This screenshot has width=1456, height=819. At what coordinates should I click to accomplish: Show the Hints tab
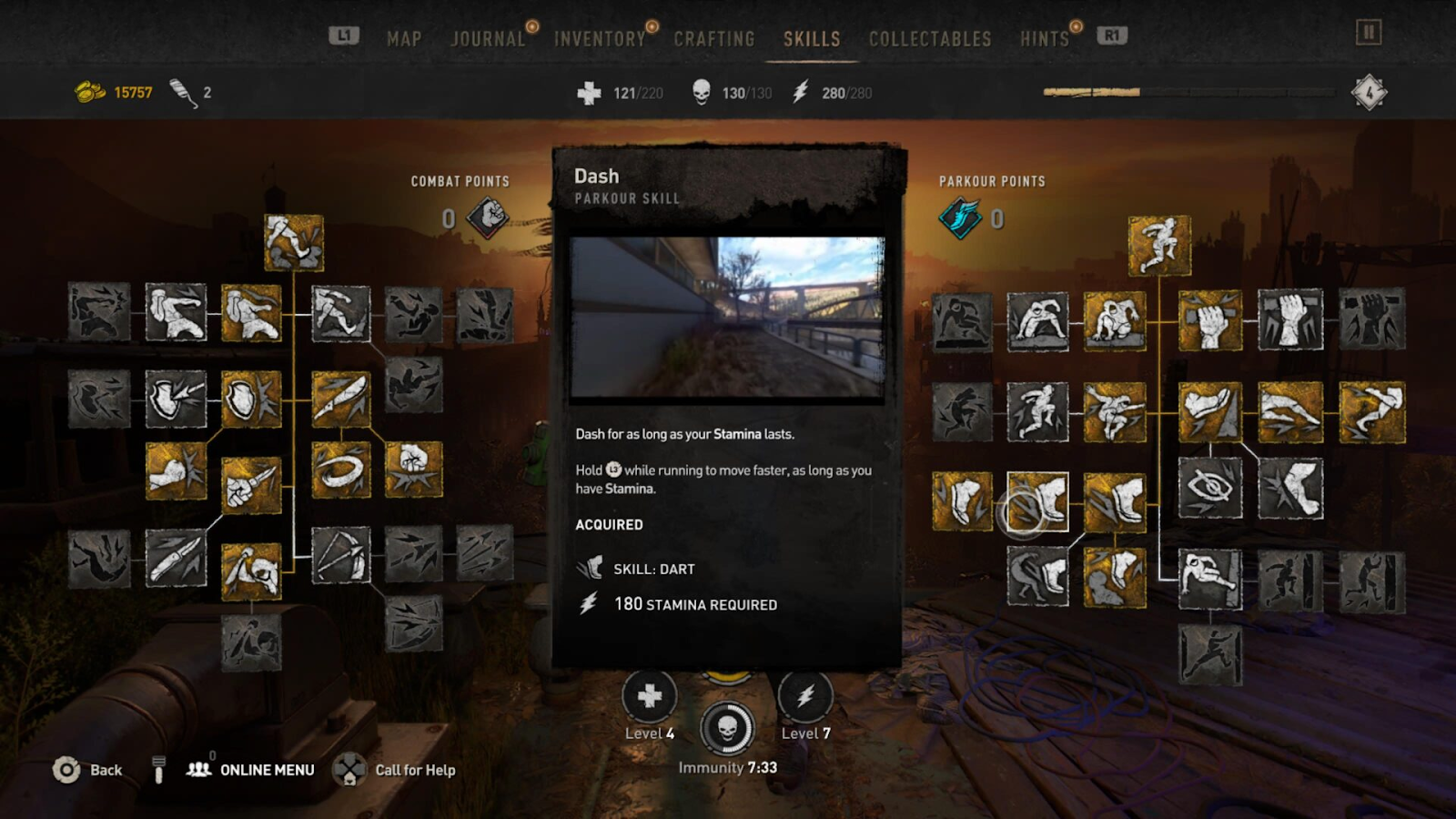1044,39
